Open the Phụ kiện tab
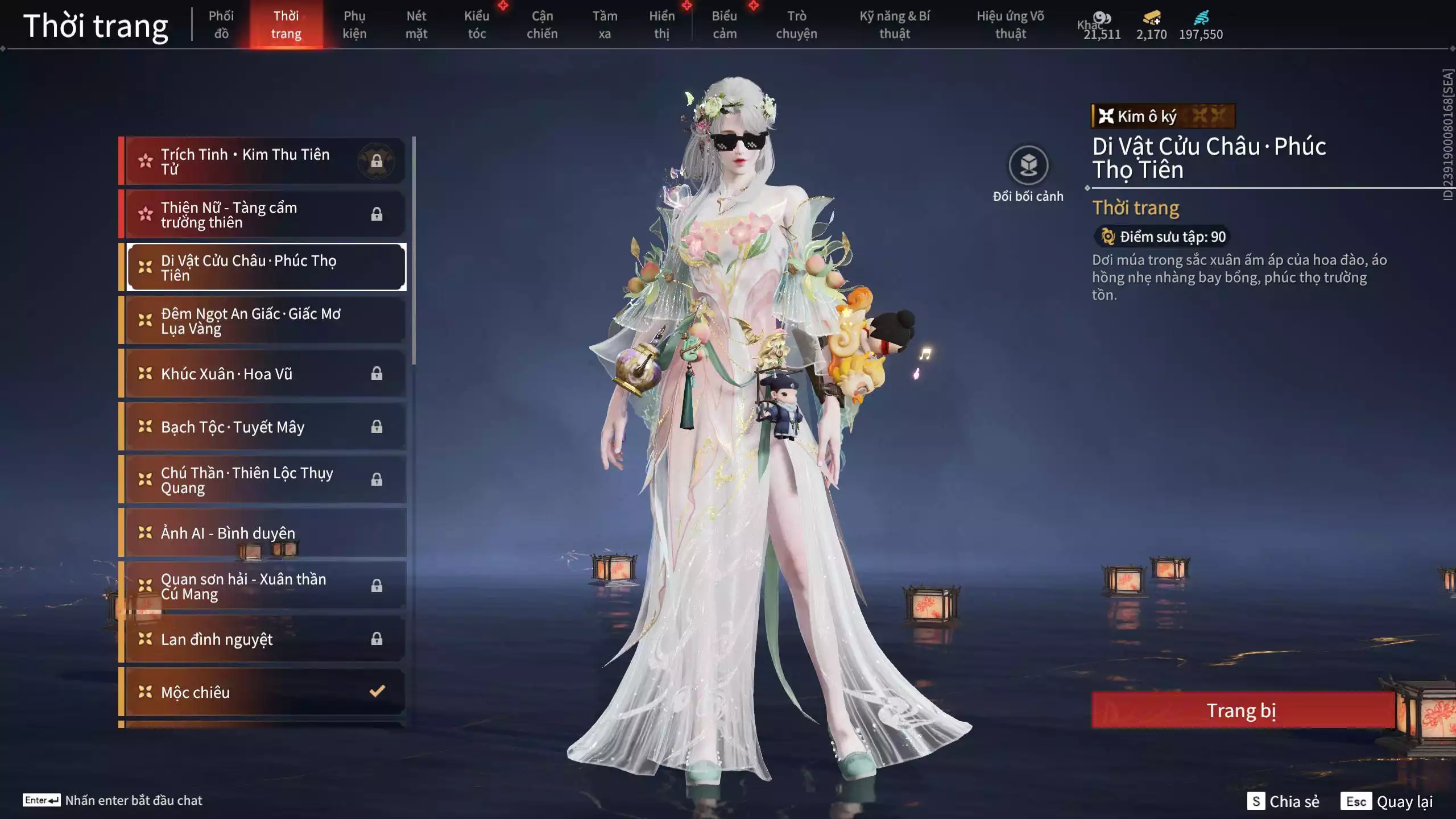 pos(354,24)
